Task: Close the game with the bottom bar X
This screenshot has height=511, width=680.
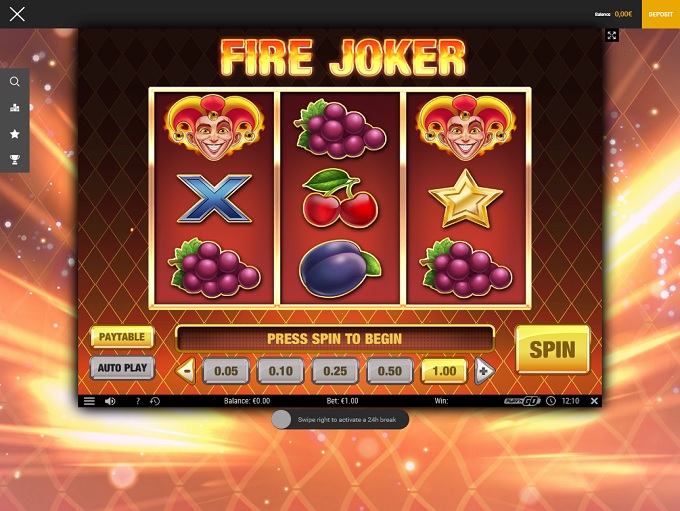Action: click(594, 401)
